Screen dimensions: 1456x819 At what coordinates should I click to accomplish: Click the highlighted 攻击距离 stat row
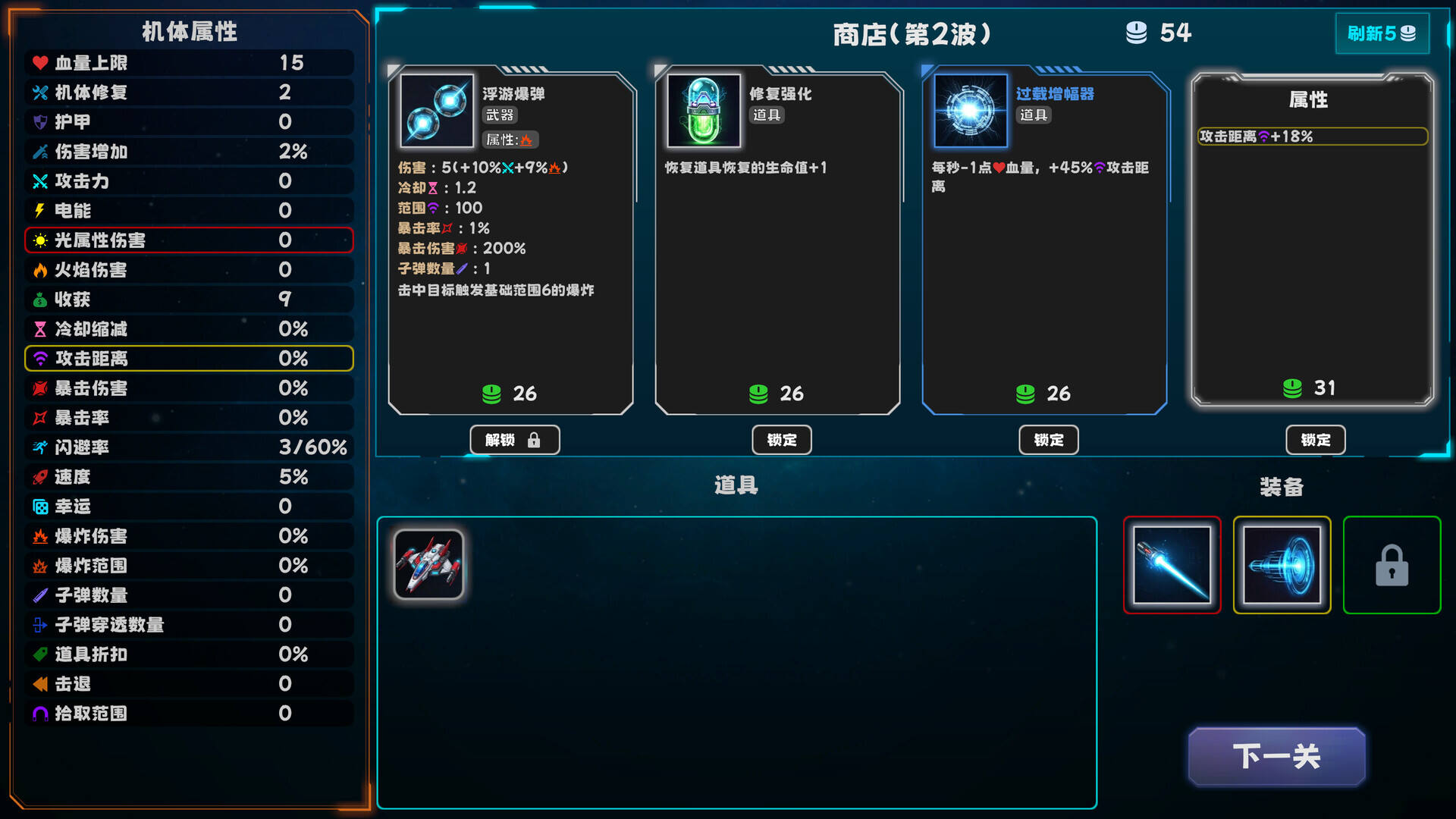coord(187,358)
